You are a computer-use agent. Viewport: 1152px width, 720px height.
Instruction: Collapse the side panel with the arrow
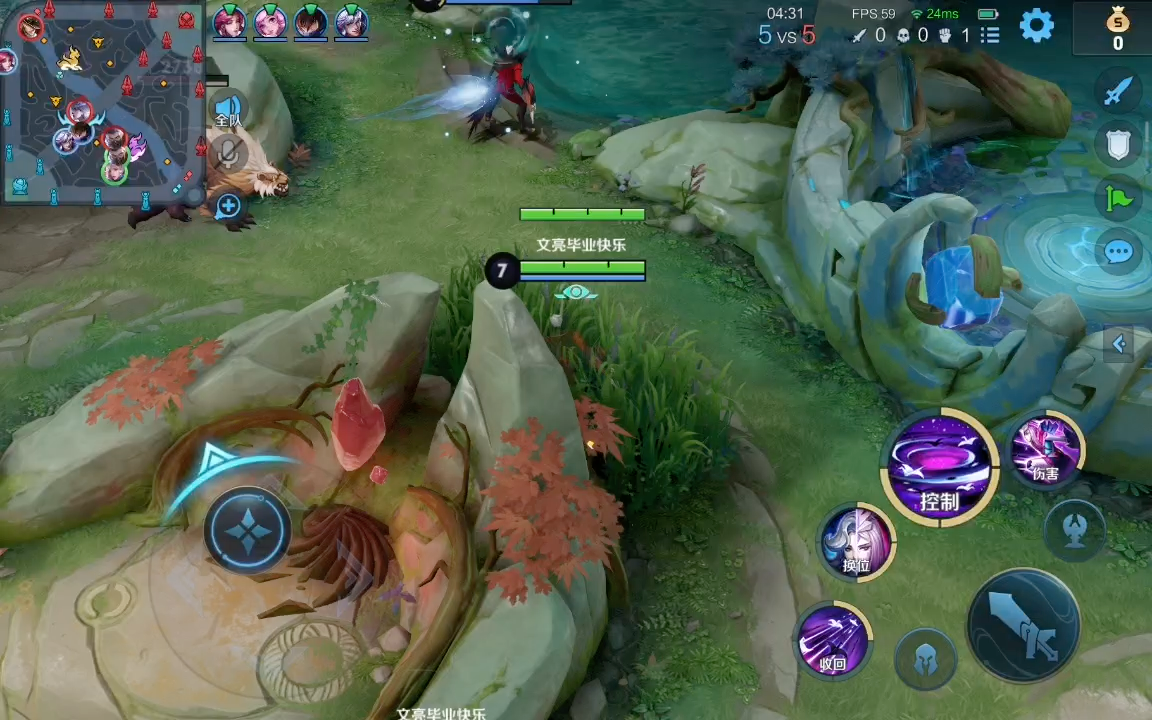click(1119, 344)
